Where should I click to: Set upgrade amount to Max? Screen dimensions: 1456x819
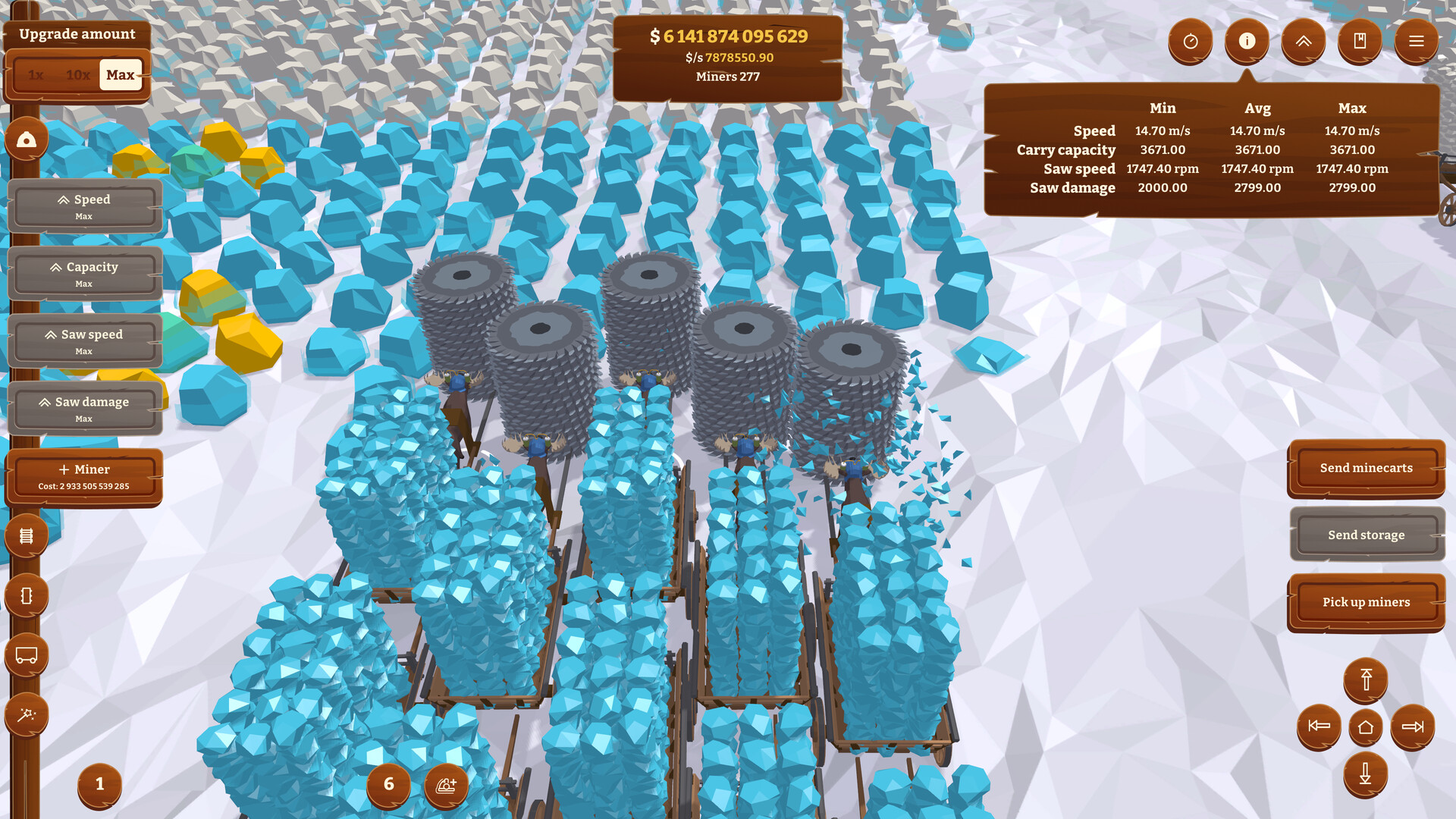[121, 75]
